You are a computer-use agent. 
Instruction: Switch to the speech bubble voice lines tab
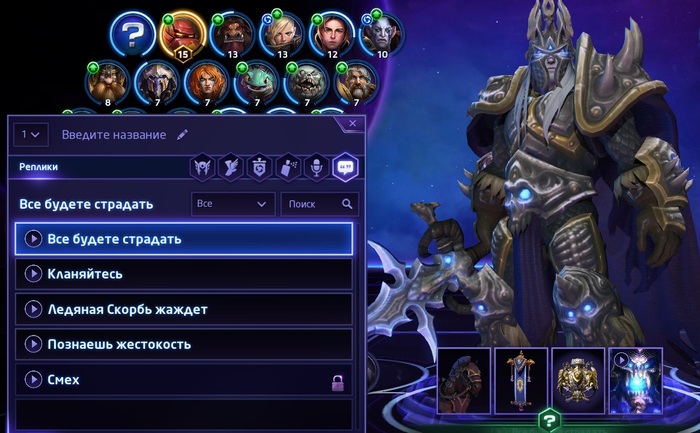(x=344, y=167)
